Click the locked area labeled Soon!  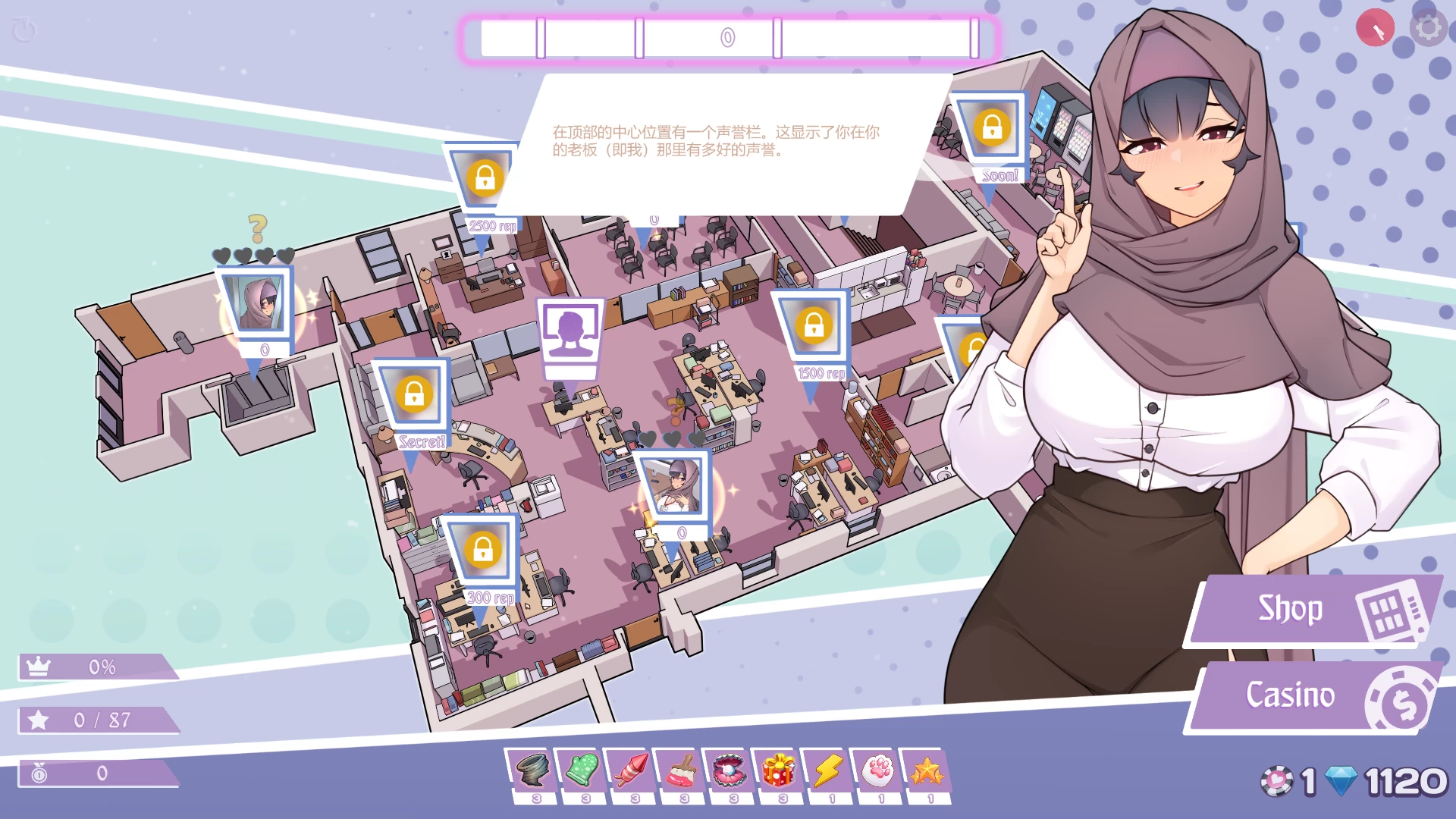pyautogui.click(x=993, y=129)
